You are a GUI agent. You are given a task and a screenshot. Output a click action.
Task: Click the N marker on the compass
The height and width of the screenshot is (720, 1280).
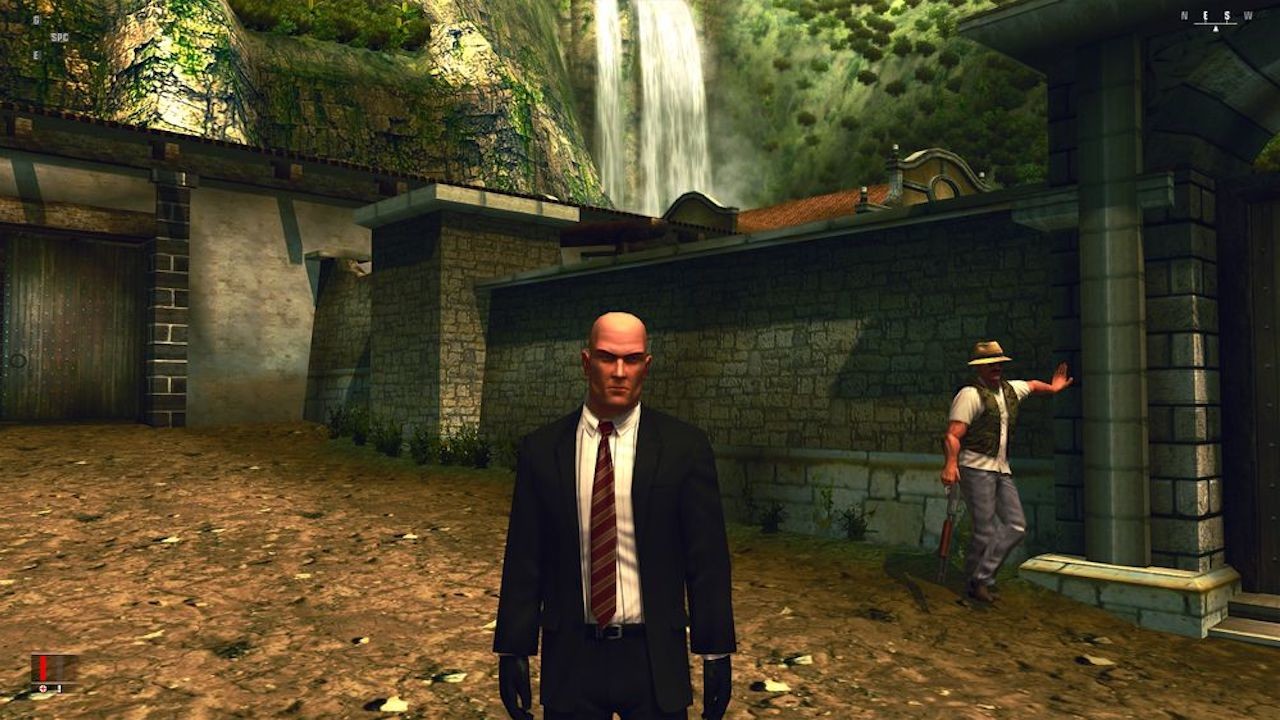pyautogui.click(x=1183, y=14)
